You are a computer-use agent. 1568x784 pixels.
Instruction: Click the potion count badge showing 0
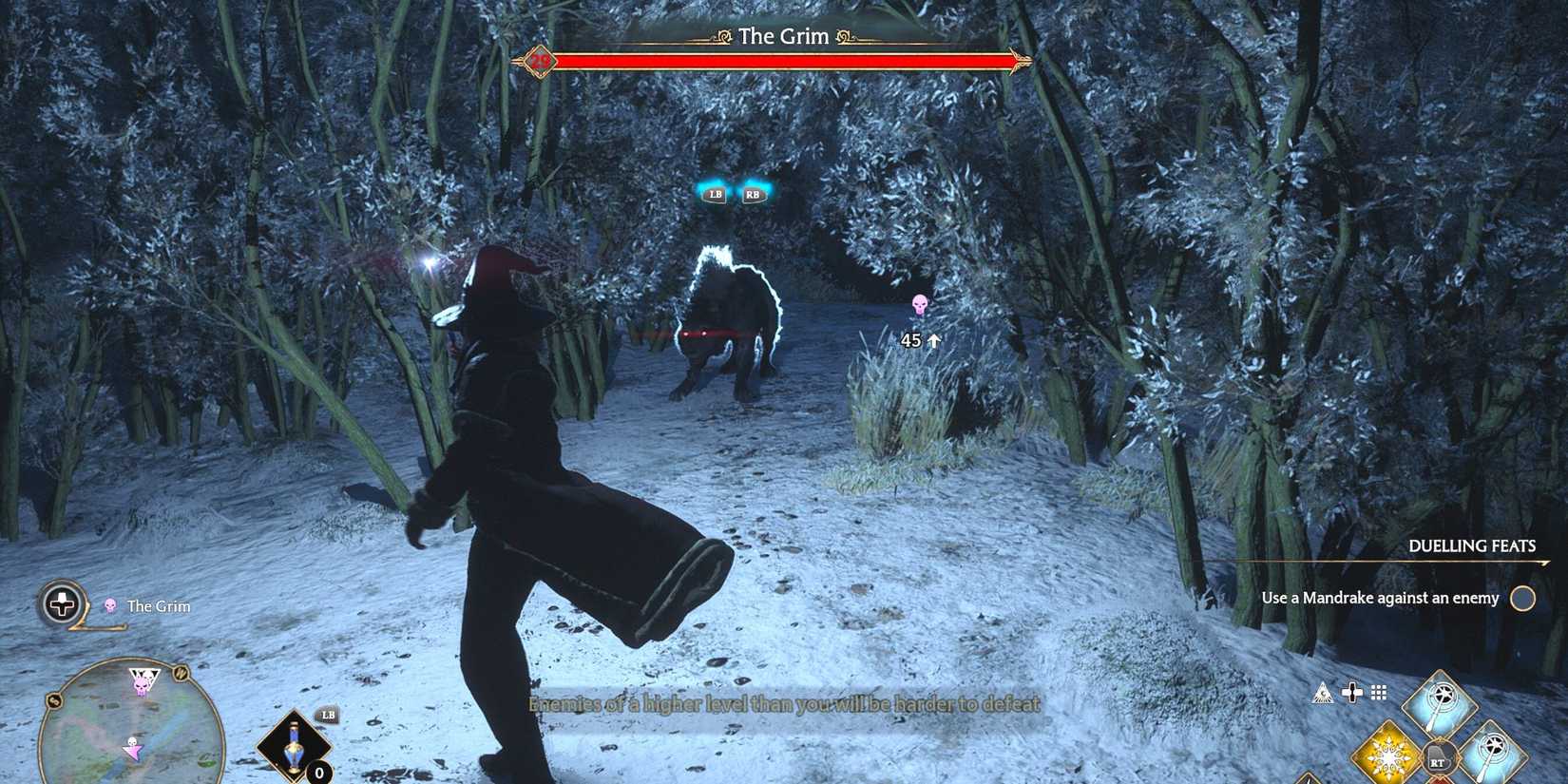point(318,773)
